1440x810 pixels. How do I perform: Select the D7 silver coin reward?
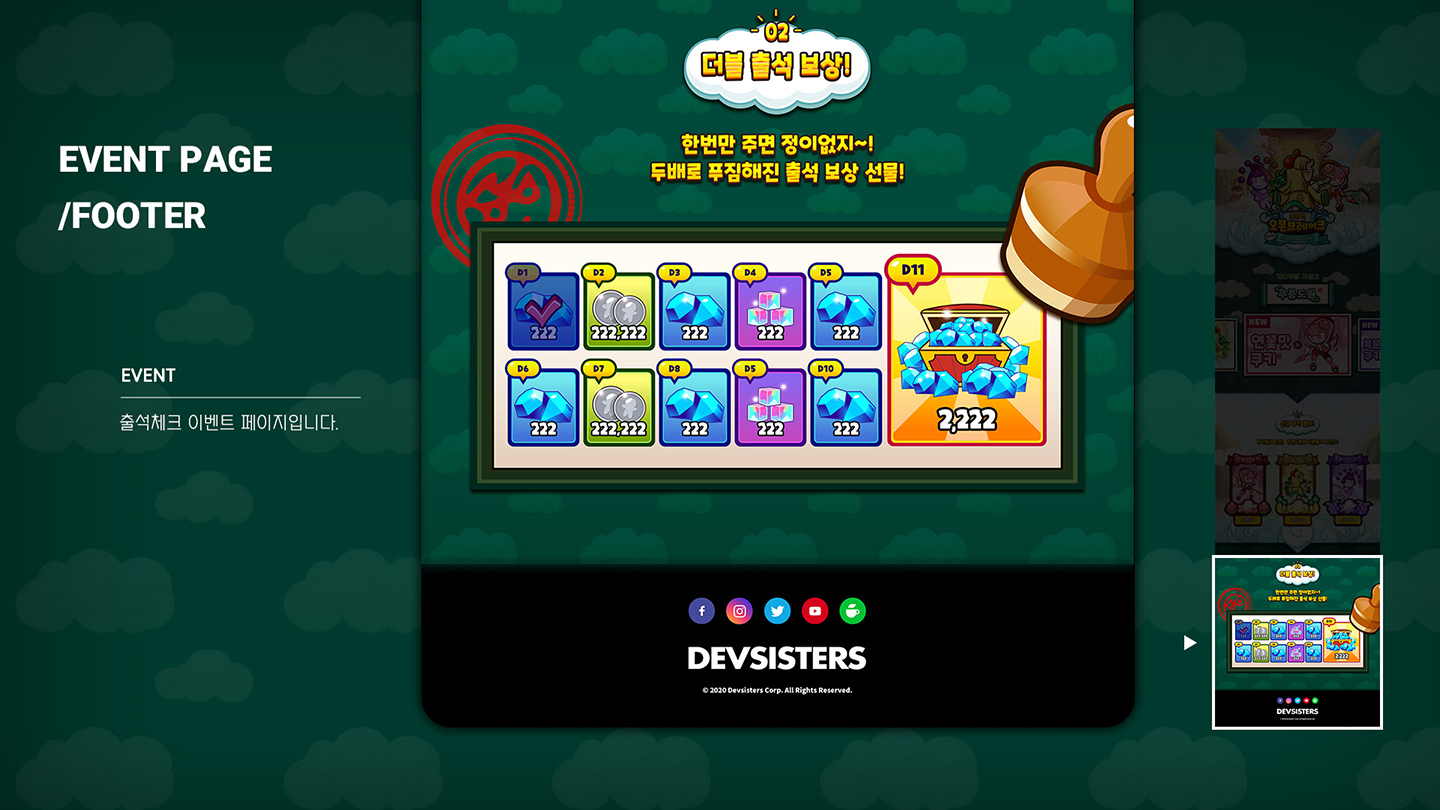point(618,407)
